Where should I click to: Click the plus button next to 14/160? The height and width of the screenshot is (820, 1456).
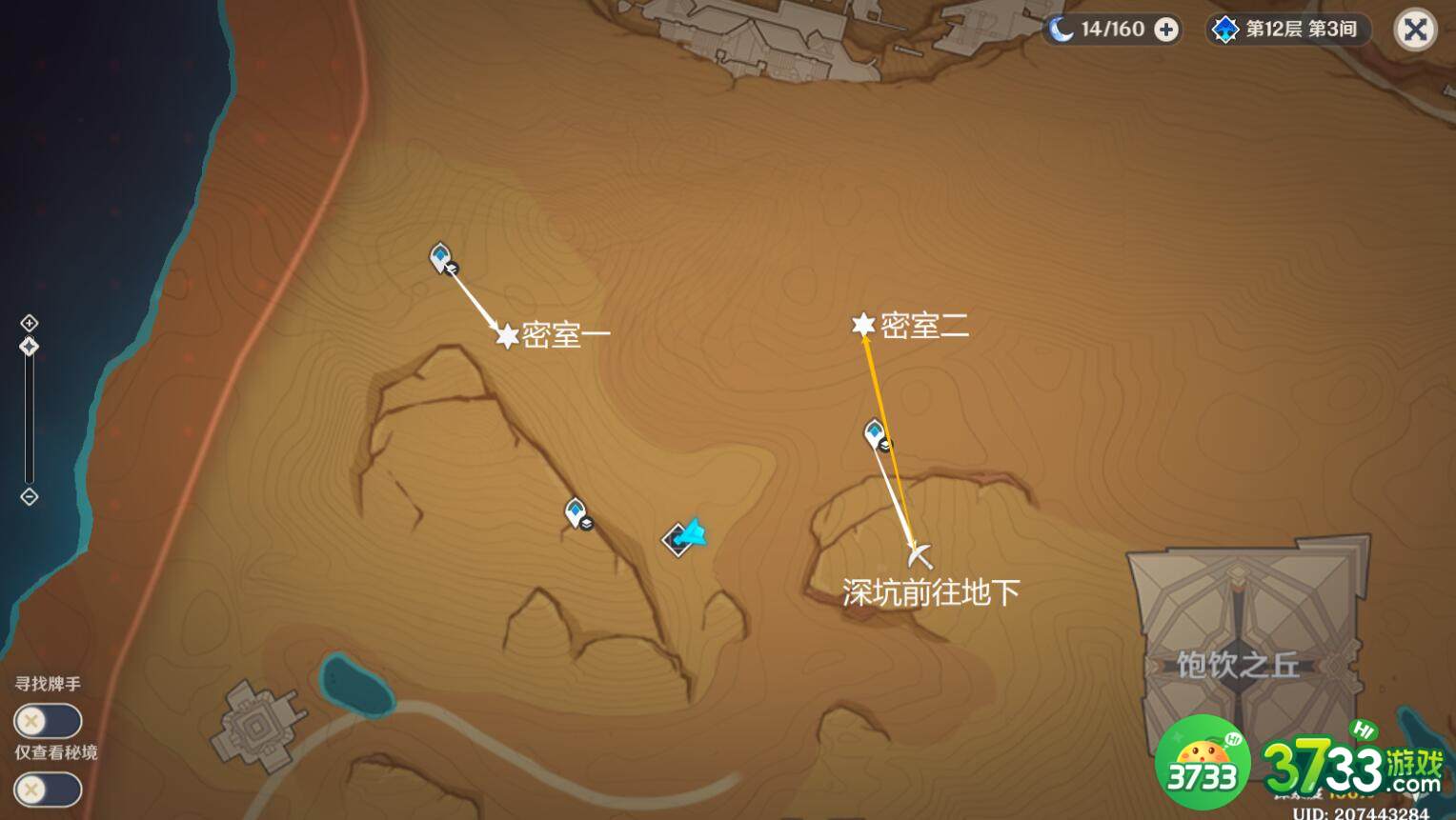1164,29
